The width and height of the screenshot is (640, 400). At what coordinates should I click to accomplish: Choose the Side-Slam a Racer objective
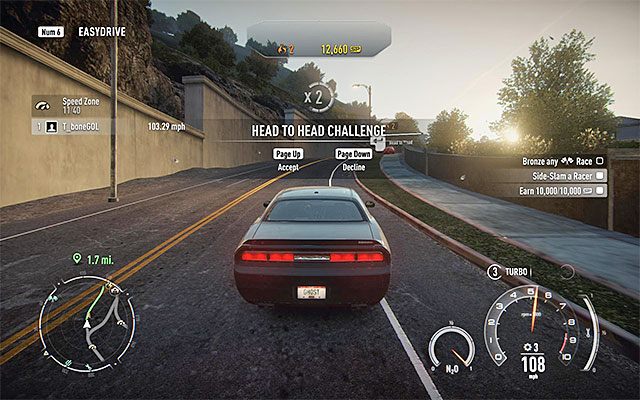click(x=561, y=175)
